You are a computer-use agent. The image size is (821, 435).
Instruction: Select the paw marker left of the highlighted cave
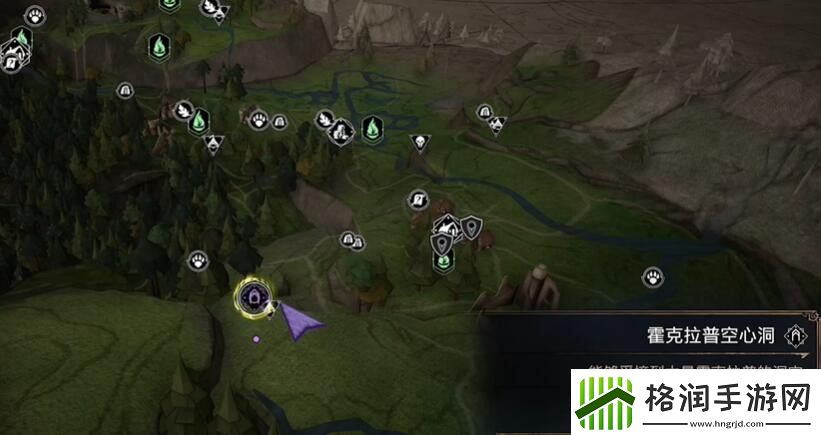point(197,261)
